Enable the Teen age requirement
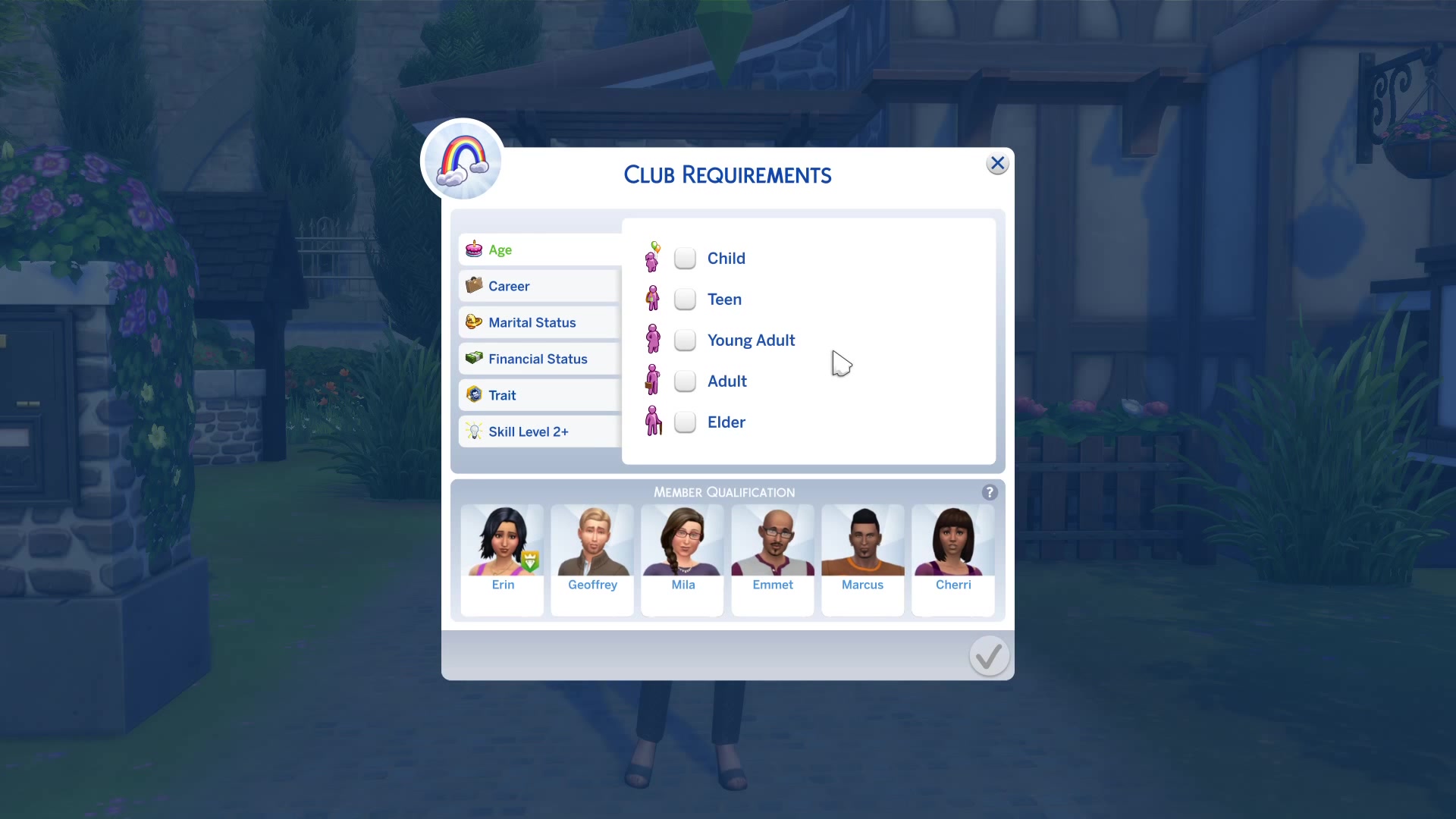Screen dimensions: 1456x819 685,300
